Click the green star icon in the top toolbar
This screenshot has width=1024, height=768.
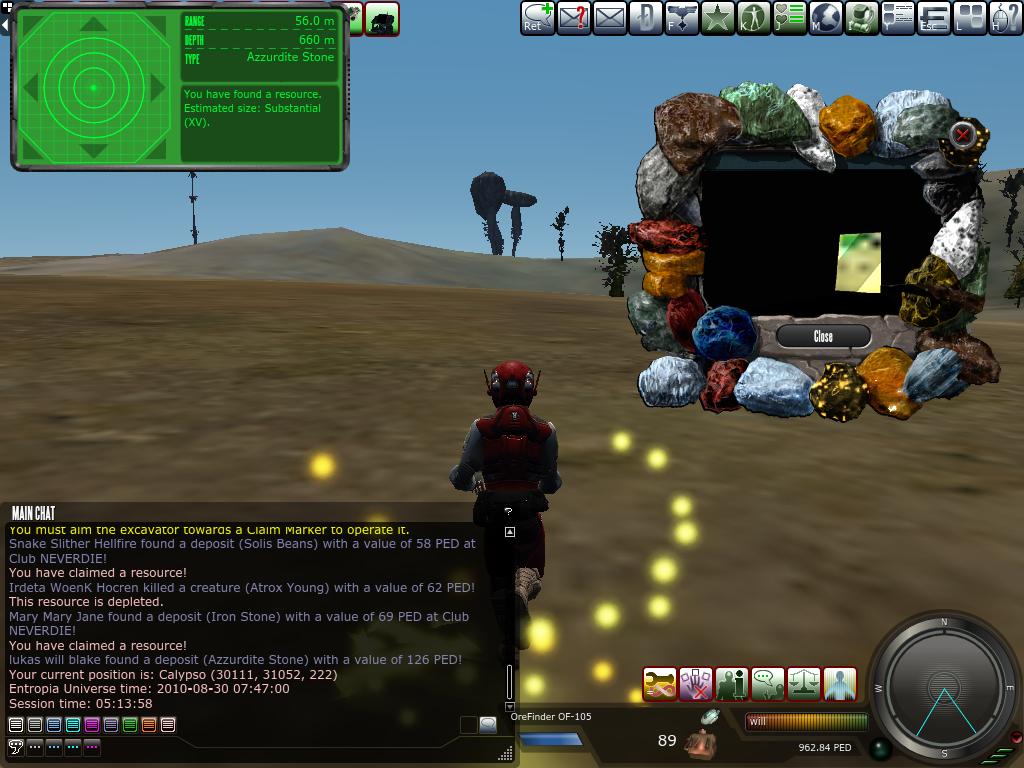718,18
